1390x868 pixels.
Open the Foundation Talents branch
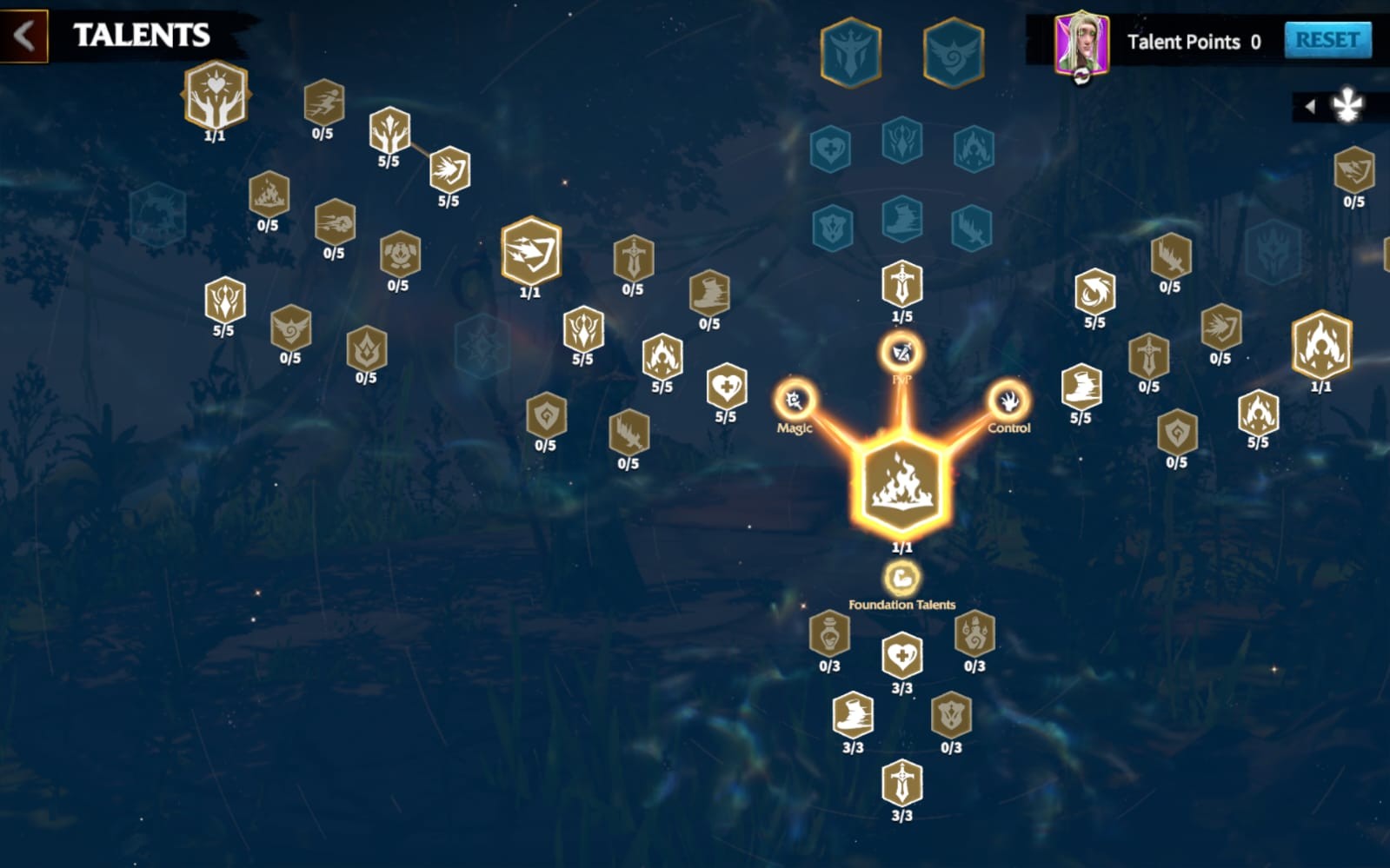pos(901,578)
